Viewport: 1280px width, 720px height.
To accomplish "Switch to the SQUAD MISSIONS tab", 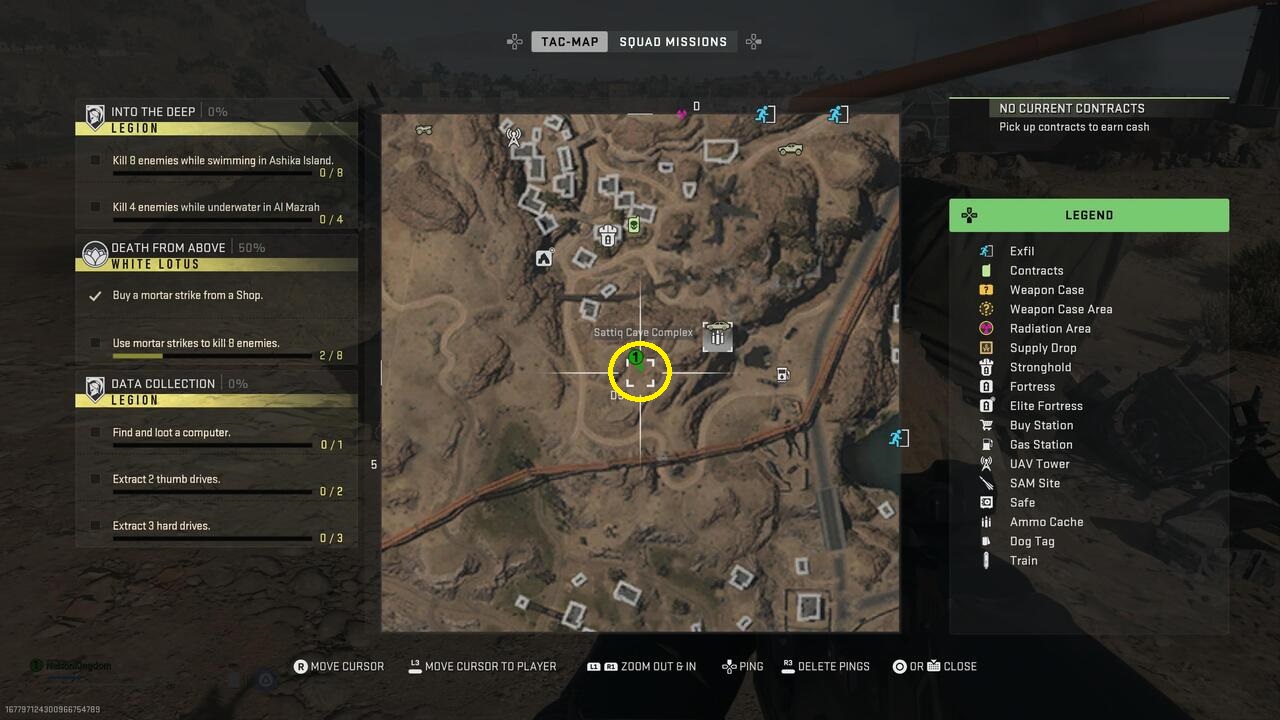I will (x=675, y=41).
